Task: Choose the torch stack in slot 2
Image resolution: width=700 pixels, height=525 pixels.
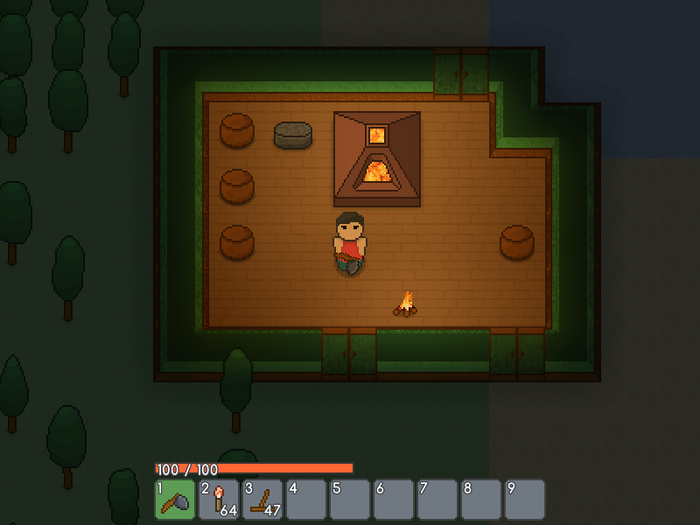Action: point(219,499)
